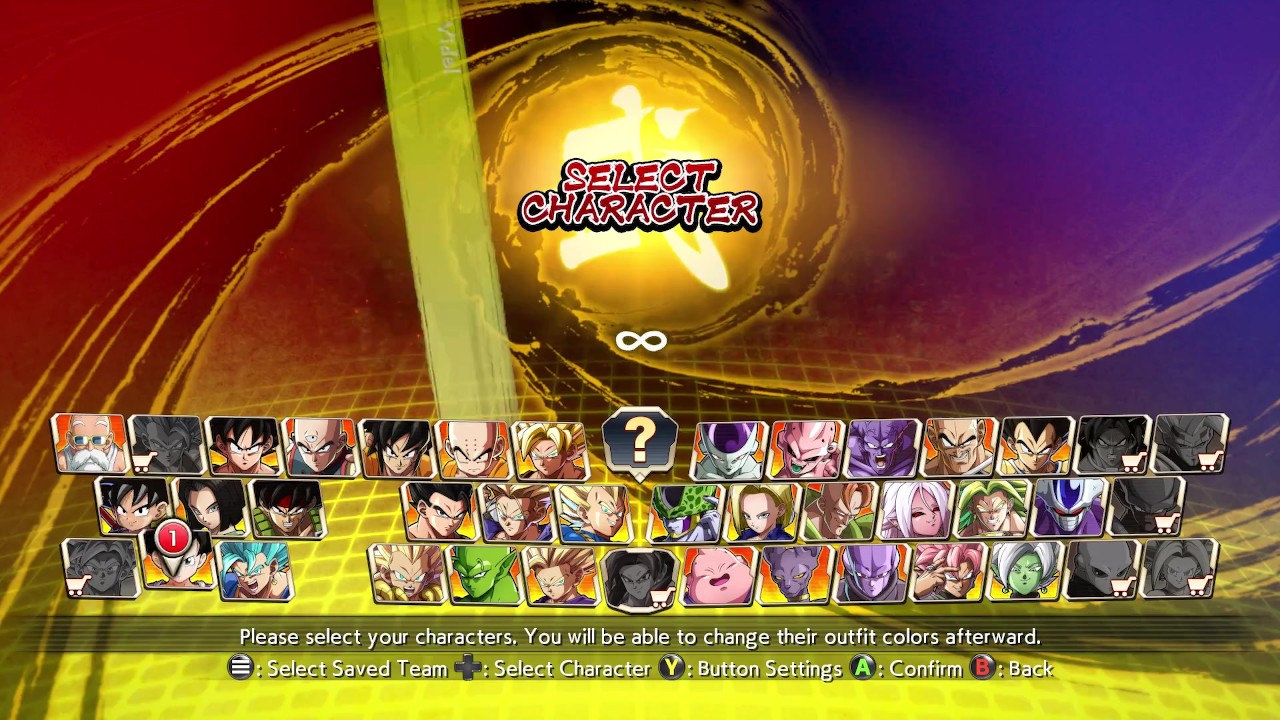The width and height of the screenshot is (1280, 720).
Task: Pick Goku Black with pink hair
Action: [x=949, y=572]
